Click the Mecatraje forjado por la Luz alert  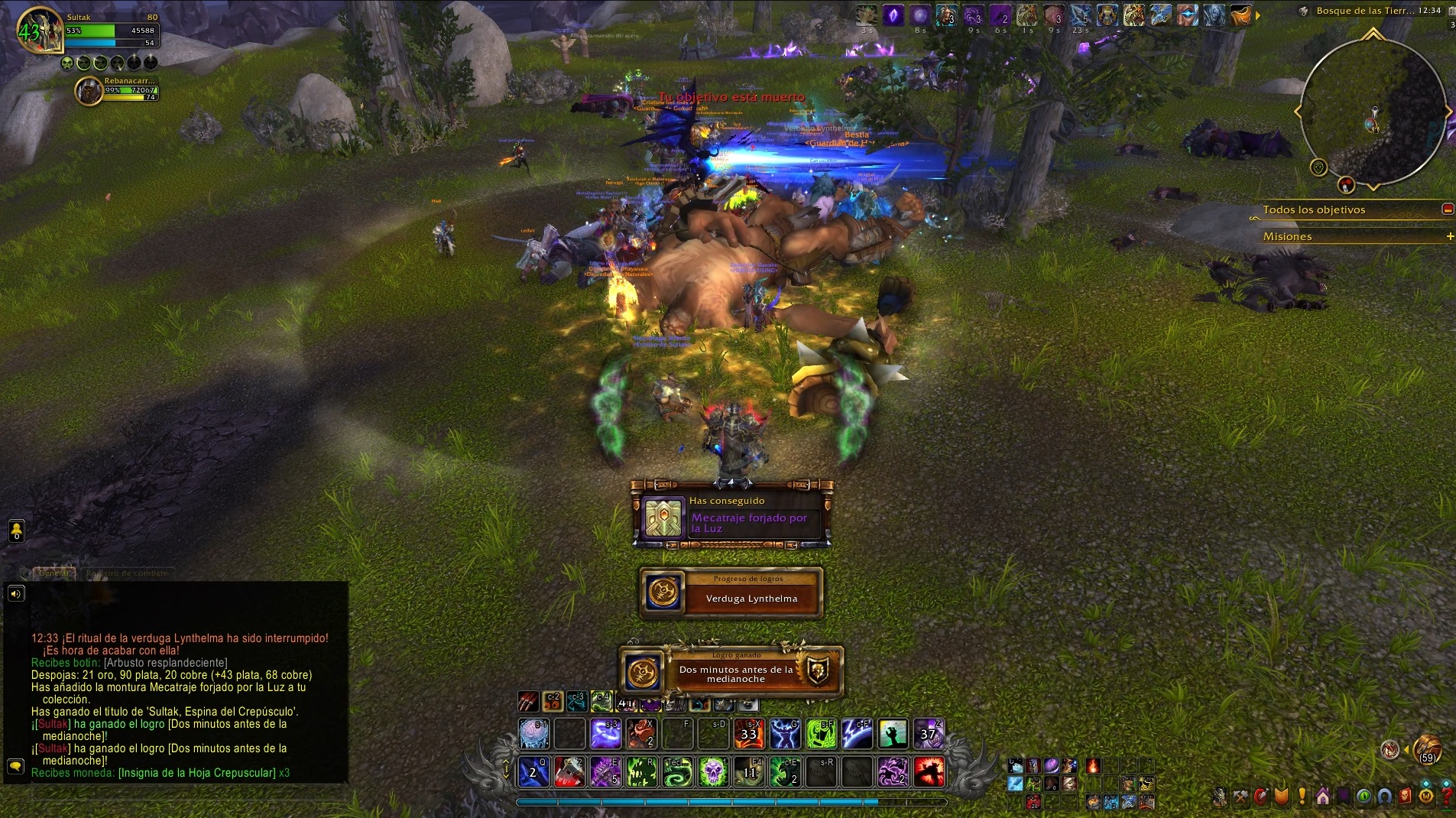pyautogui.click(x=731, y=518)
